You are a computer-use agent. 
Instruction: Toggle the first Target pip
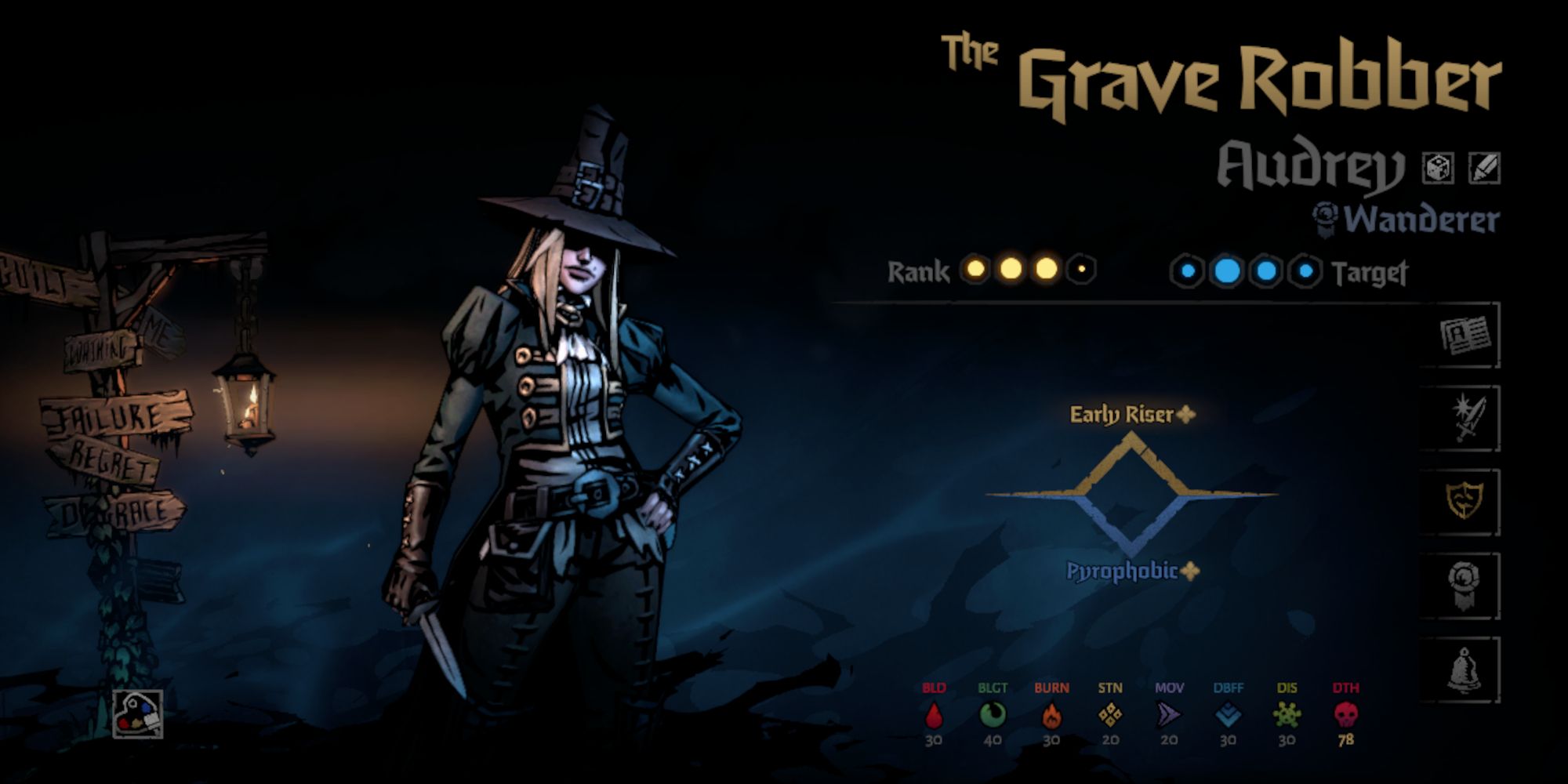click(1188, 270)
